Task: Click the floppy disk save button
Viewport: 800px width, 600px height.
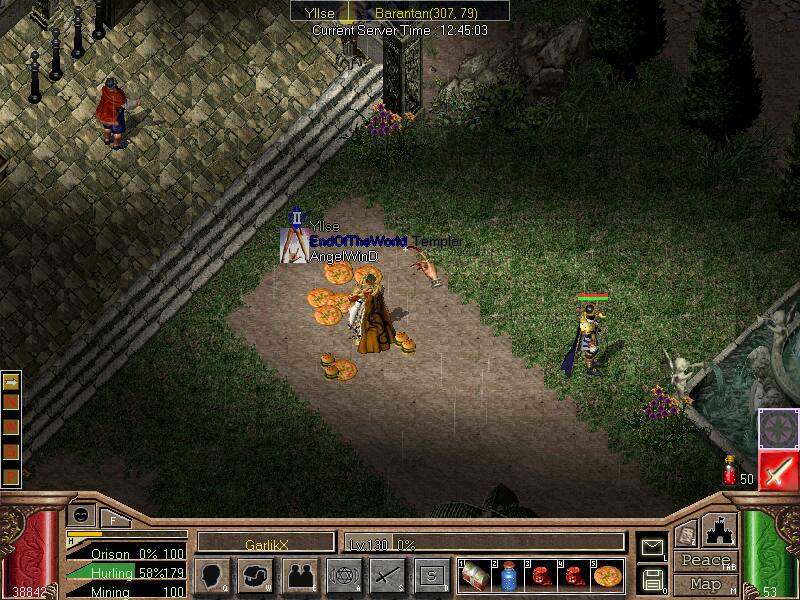Action: pyautogui.click(x=652, y=578)
